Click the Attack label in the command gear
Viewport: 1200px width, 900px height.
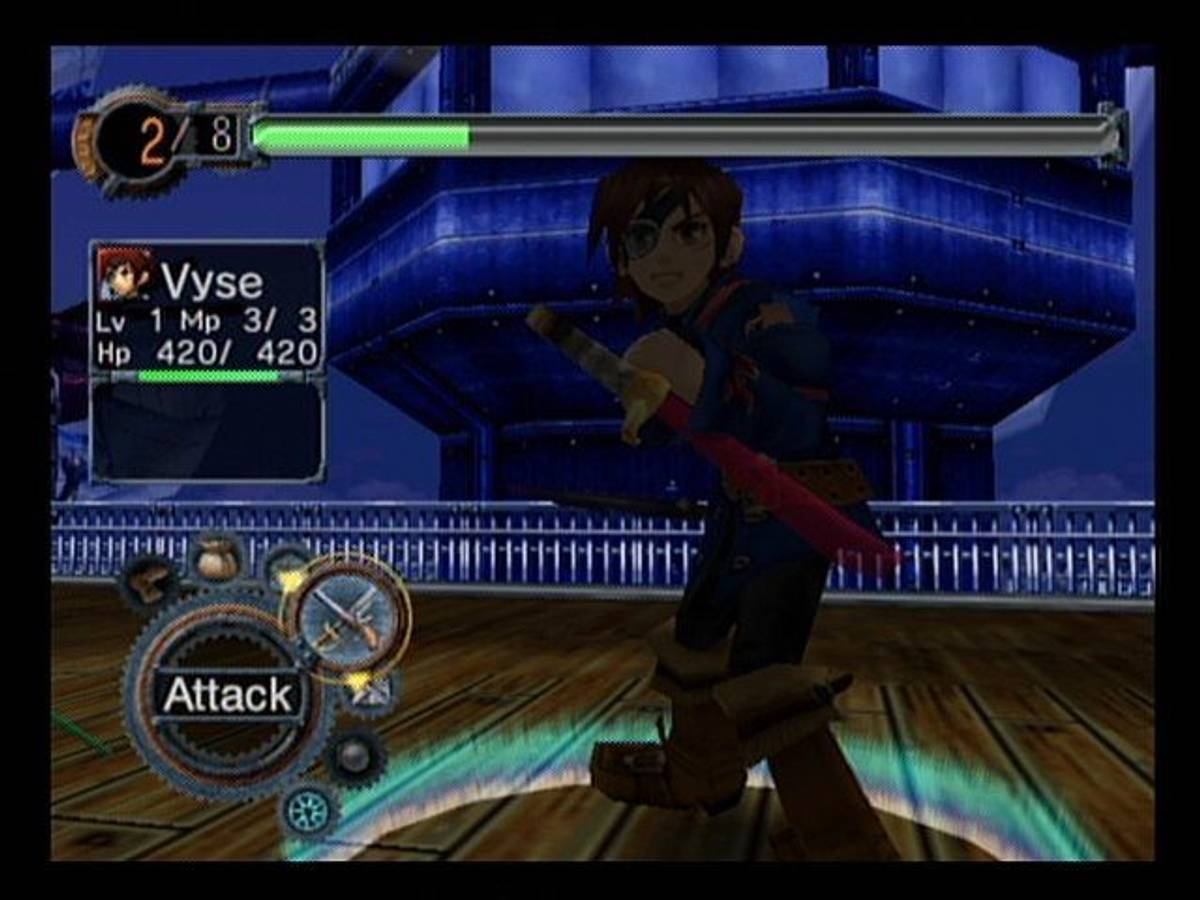click(x=229, y=695)
